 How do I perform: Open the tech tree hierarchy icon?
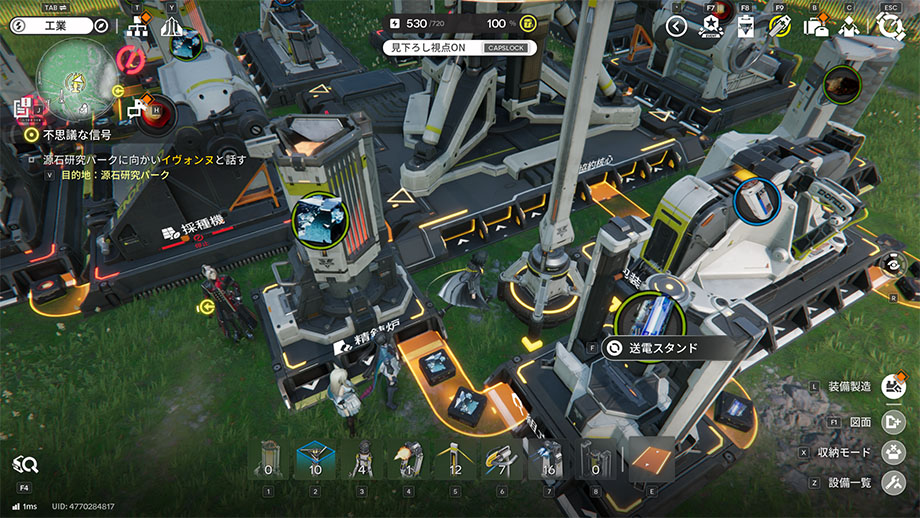click(x=137, y=30)
